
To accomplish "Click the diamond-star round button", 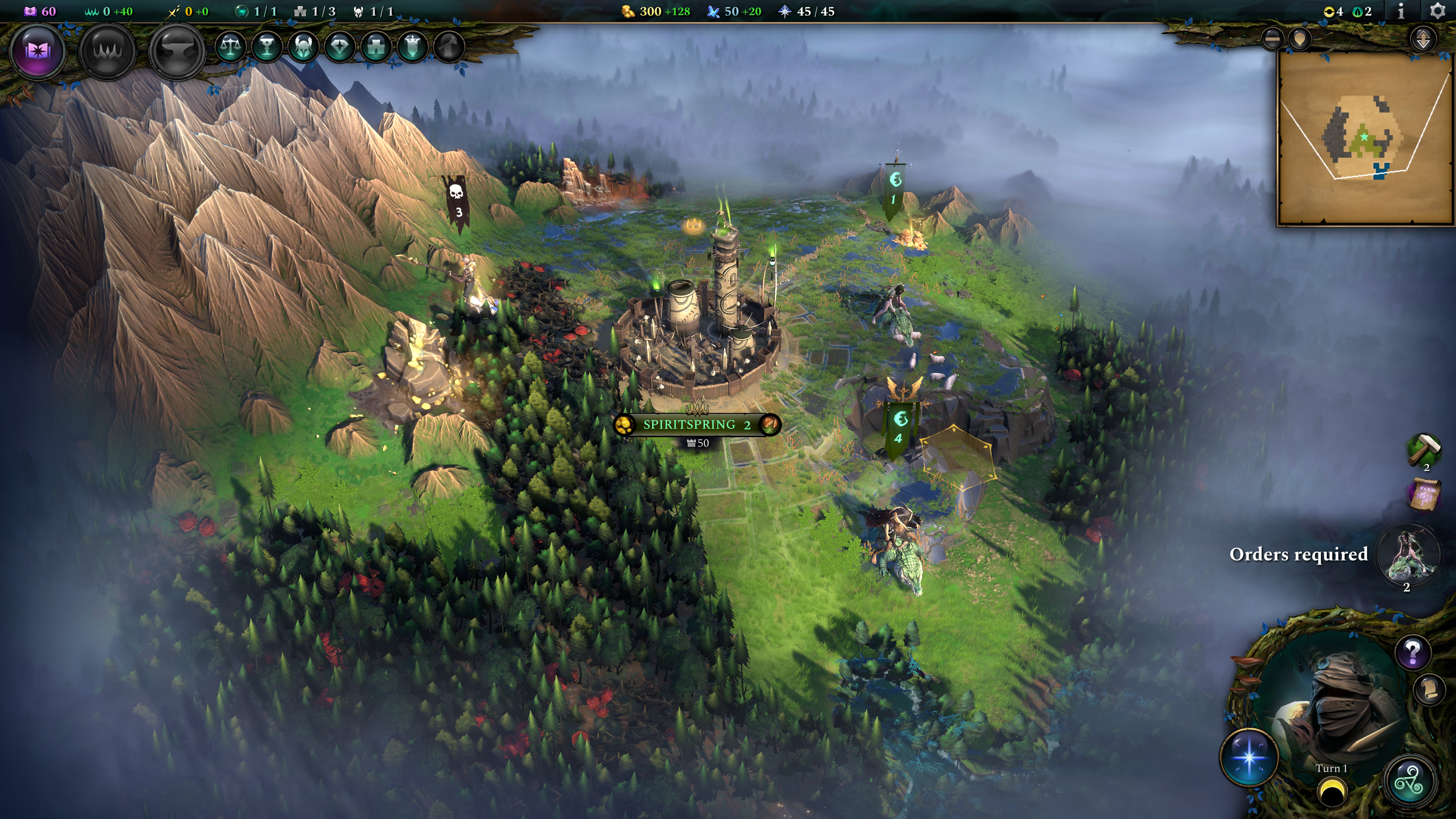I will pos(340,47).
